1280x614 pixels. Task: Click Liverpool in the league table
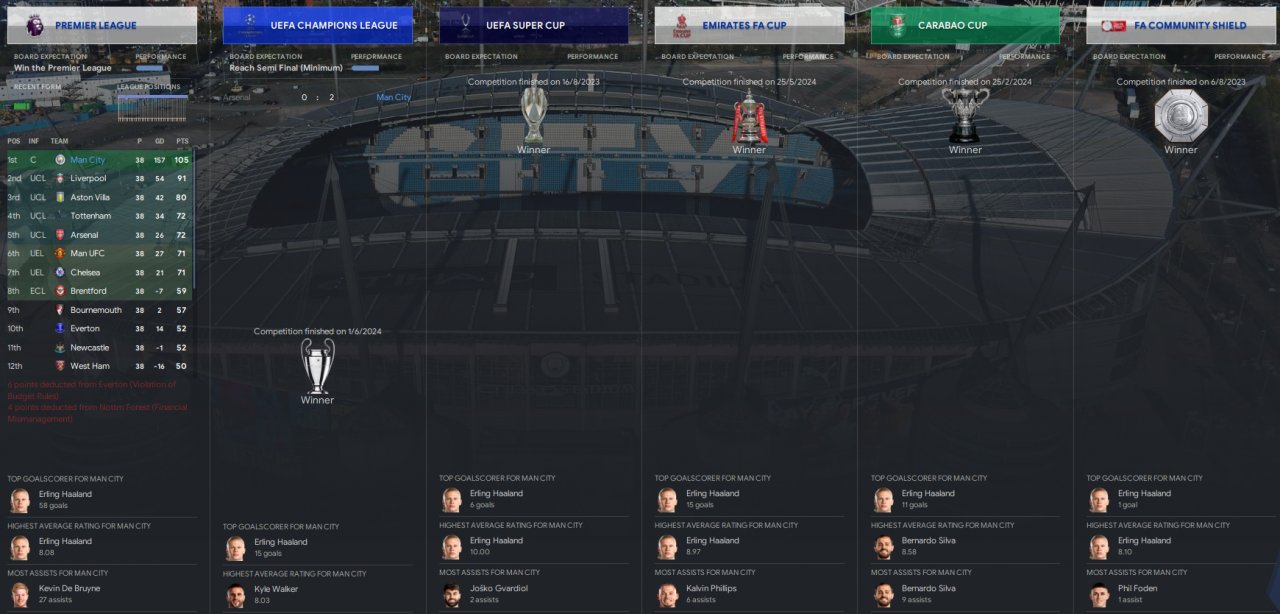coord(88,178)
